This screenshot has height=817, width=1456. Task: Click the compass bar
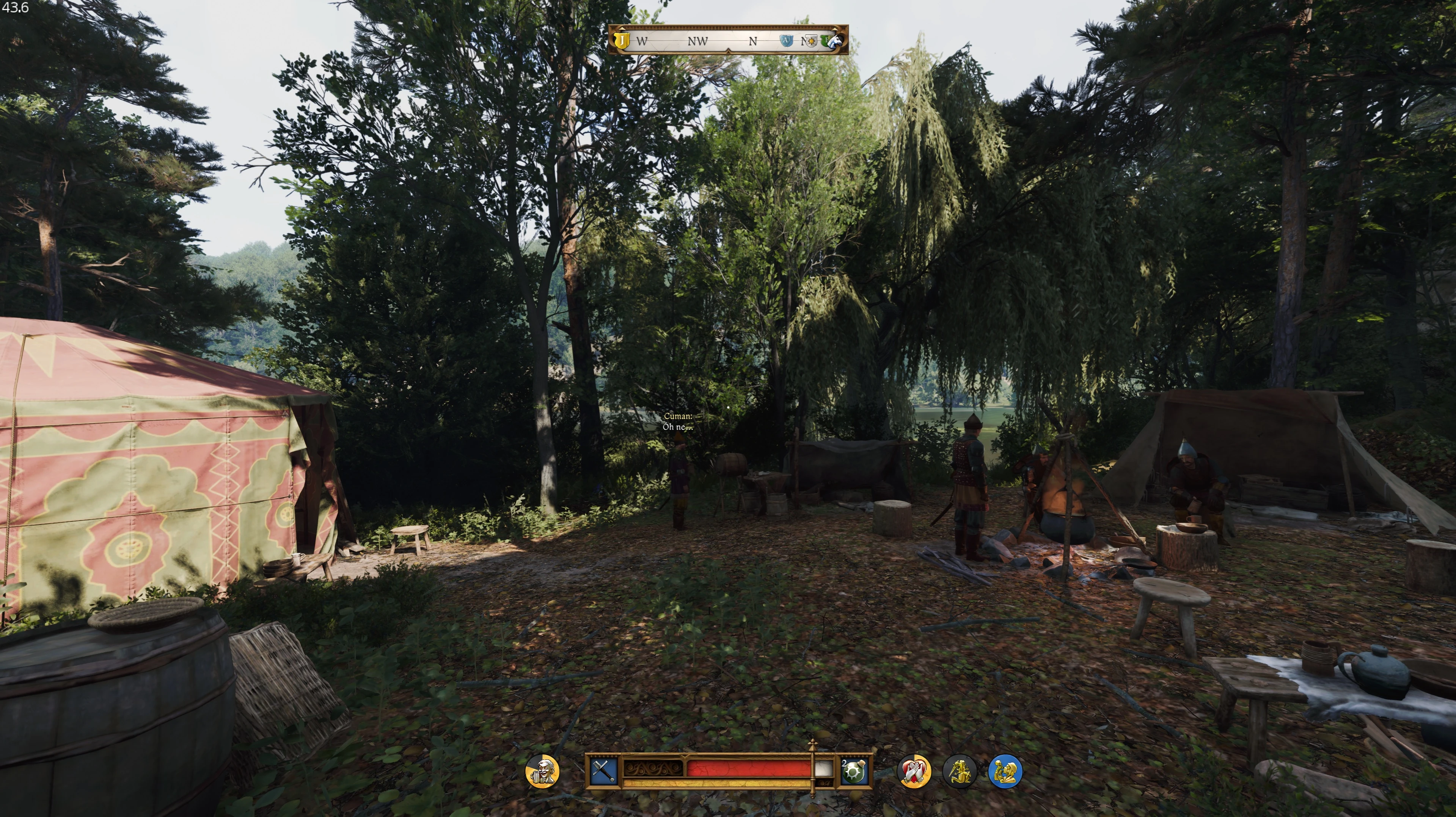(728, 40)
